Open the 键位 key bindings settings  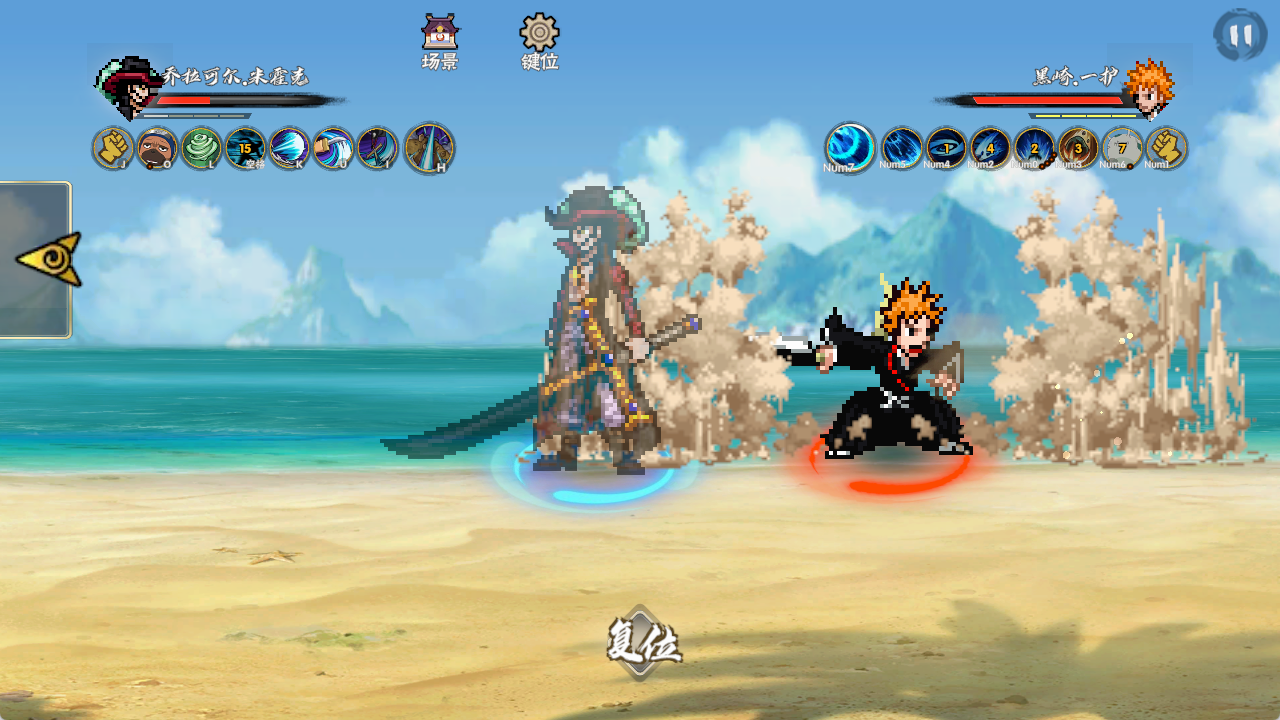540,42
